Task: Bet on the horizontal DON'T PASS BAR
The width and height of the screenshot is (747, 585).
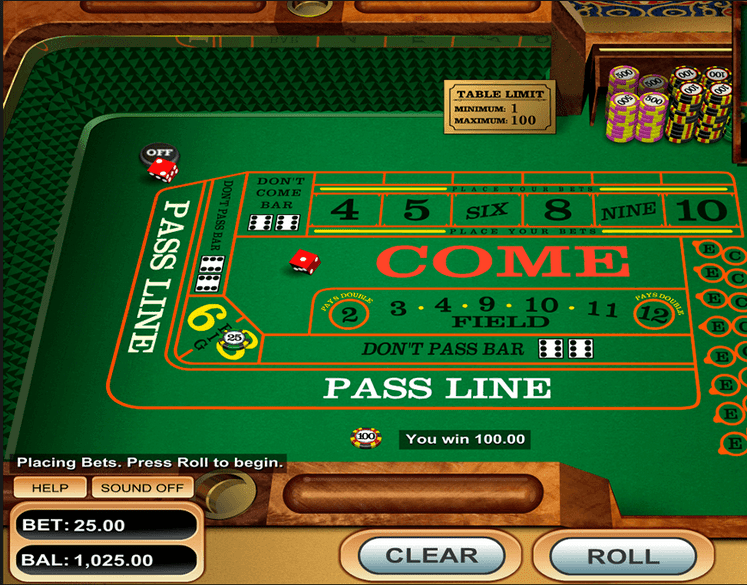Action: pyautogui.click(x=443, y=349)
